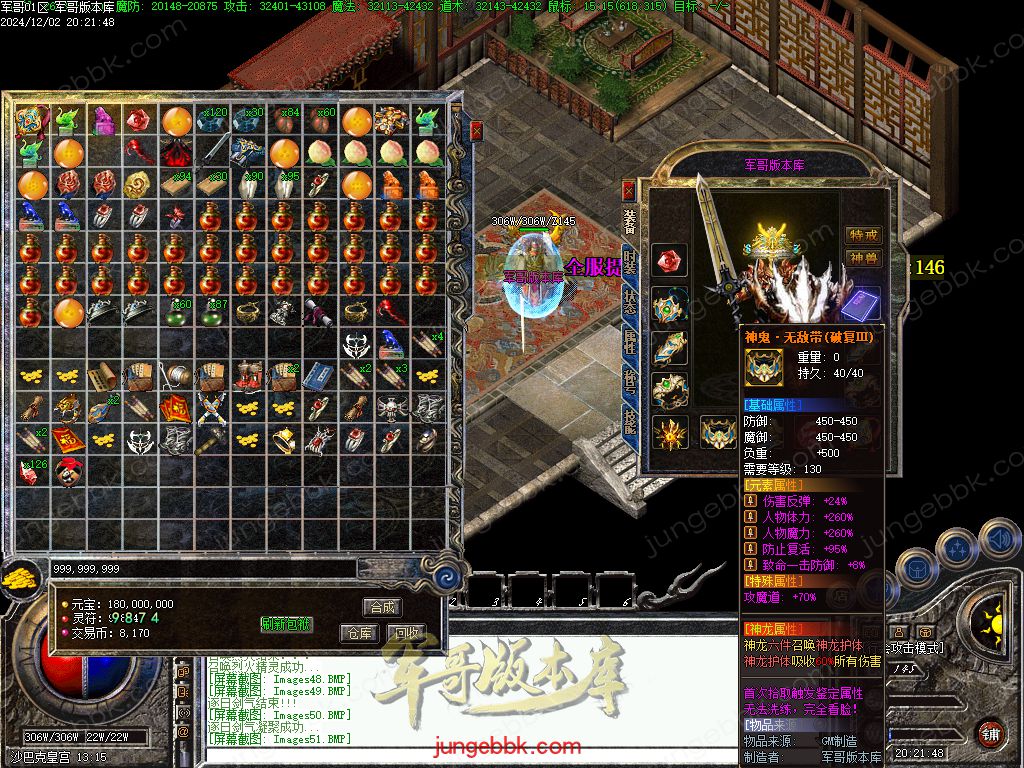This screenshot has height=768, width=1024.
Task: Open the 状态 status tab
Action: click(630, 301)
